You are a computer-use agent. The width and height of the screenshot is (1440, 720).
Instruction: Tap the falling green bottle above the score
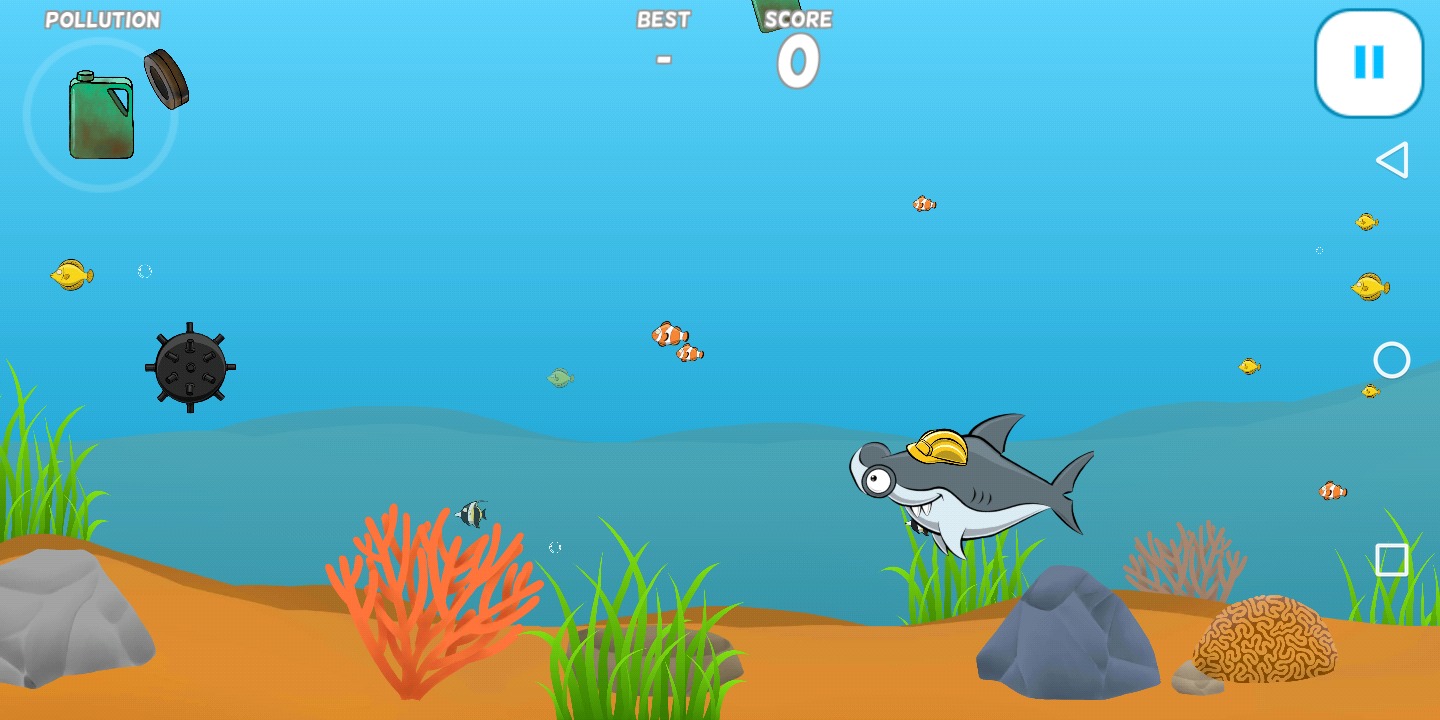(x=775, y=15)
